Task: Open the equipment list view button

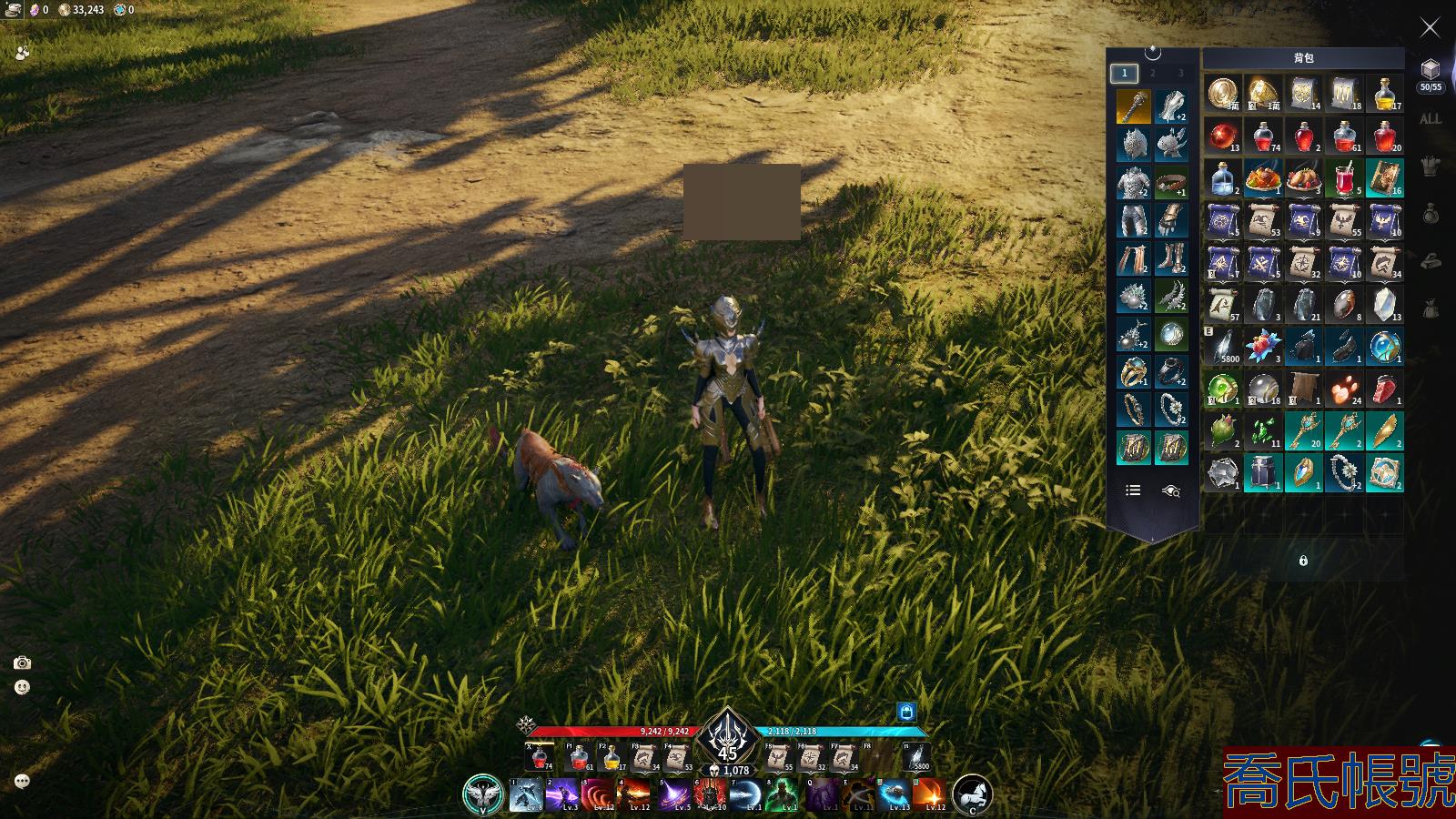Action: pyautogui.click(x=1133, y=490)
